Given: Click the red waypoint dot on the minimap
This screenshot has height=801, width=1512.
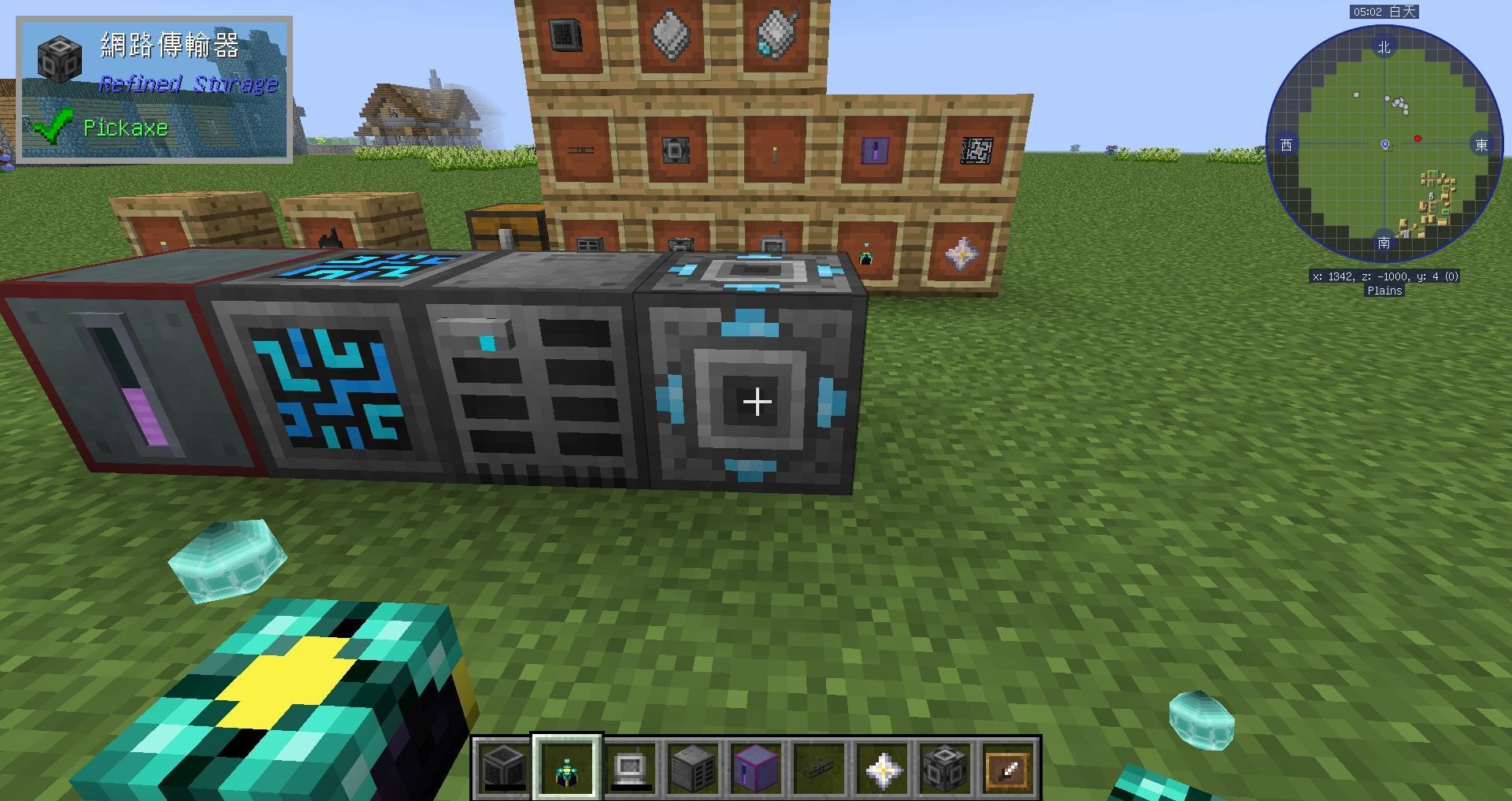Looking at the screenshot, I should click(1419, 138).
